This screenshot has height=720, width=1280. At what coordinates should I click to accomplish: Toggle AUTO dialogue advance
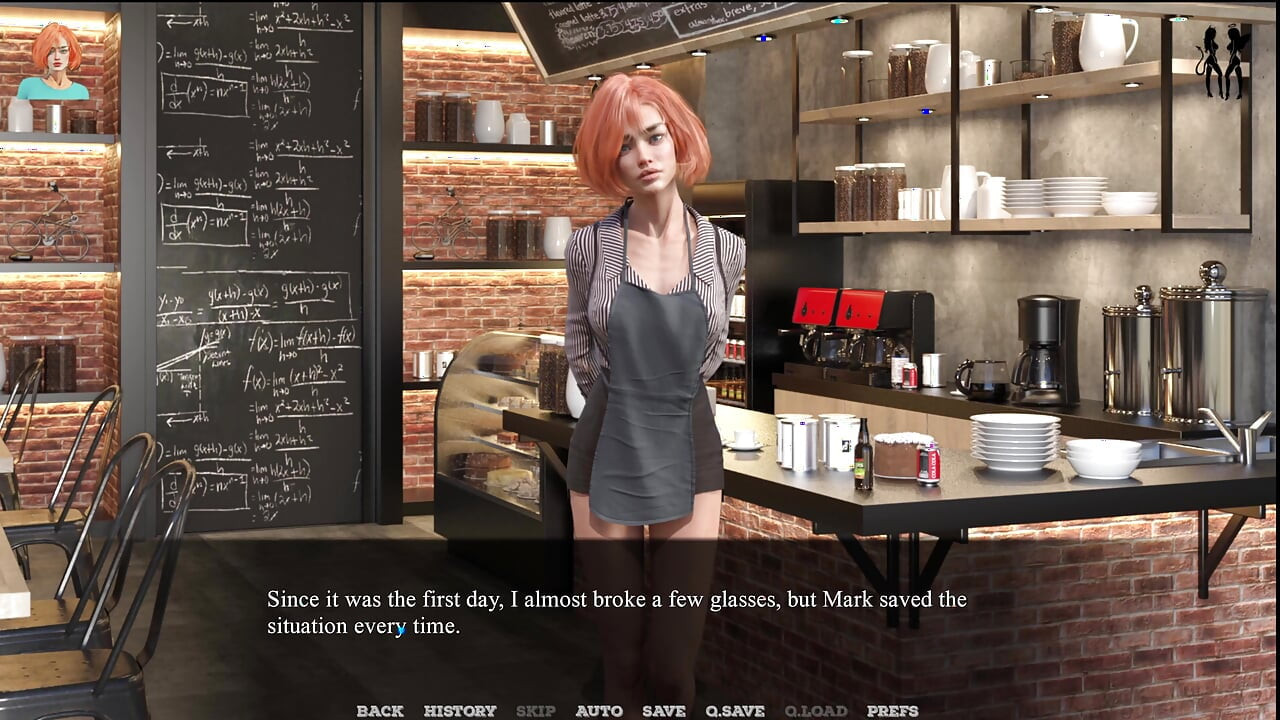pos(599,711)
